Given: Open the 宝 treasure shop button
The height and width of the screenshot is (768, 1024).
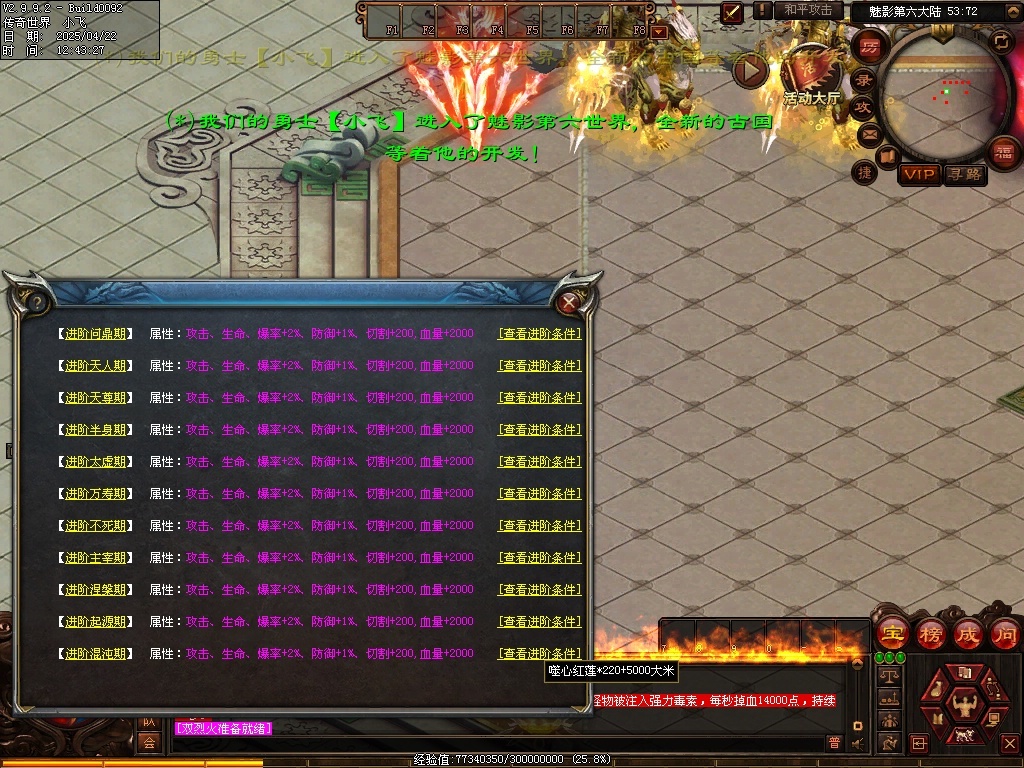Looking at the screenshot, I should click(x=892, y=634).
